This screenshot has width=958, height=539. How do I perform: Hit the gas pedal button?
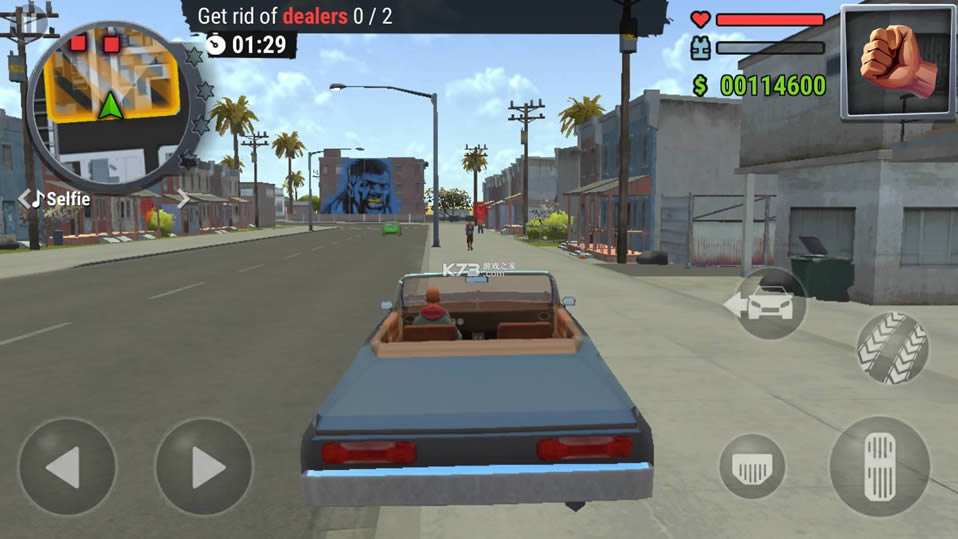[881, 466]
